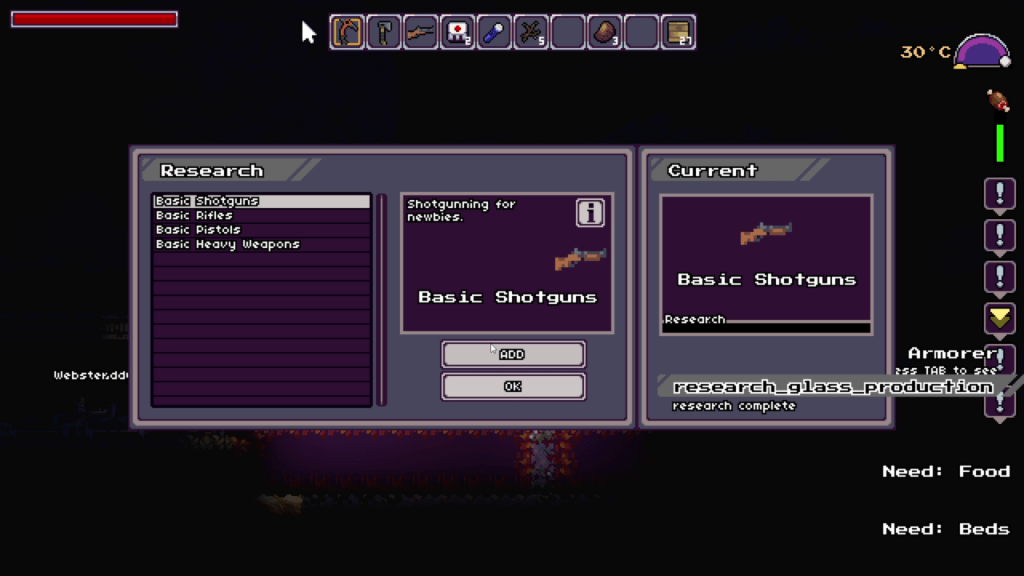Viewport: 1024px width, 576px height.
Task: Choose the shotgun hotbar slot
Action: point(421,32)
